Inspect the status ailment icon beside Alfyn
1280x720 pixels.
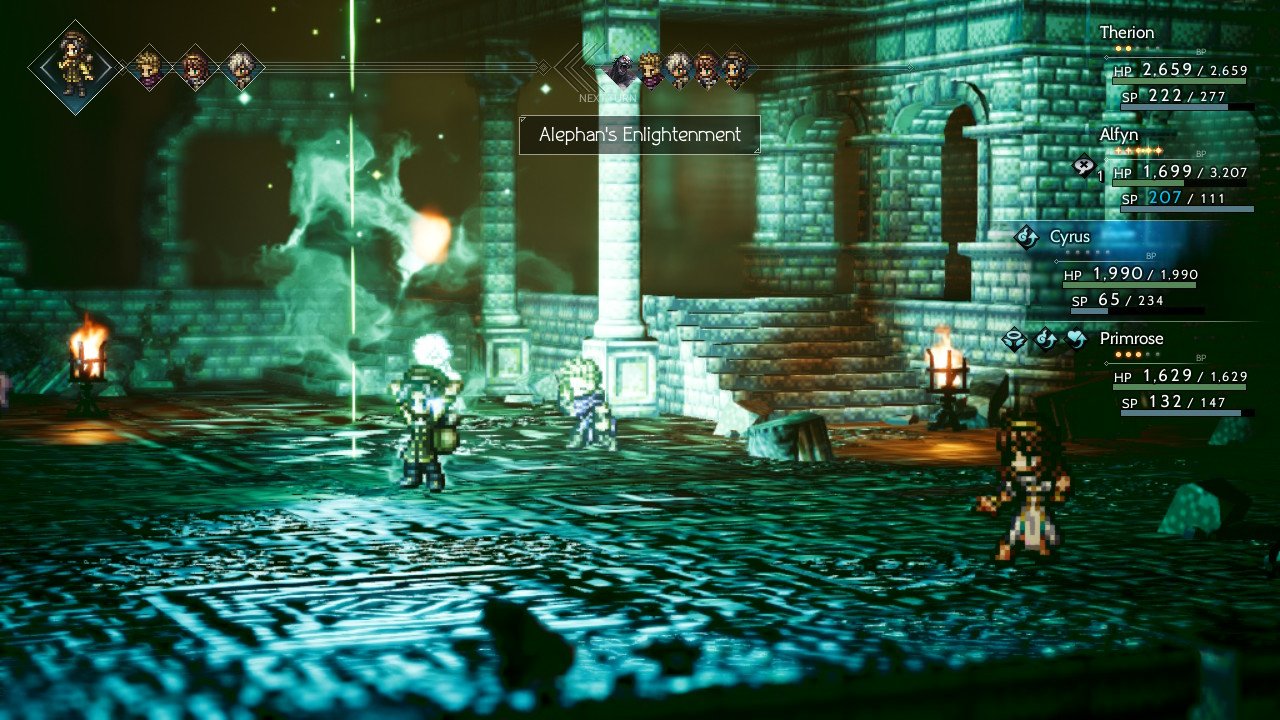point(1083,167)
